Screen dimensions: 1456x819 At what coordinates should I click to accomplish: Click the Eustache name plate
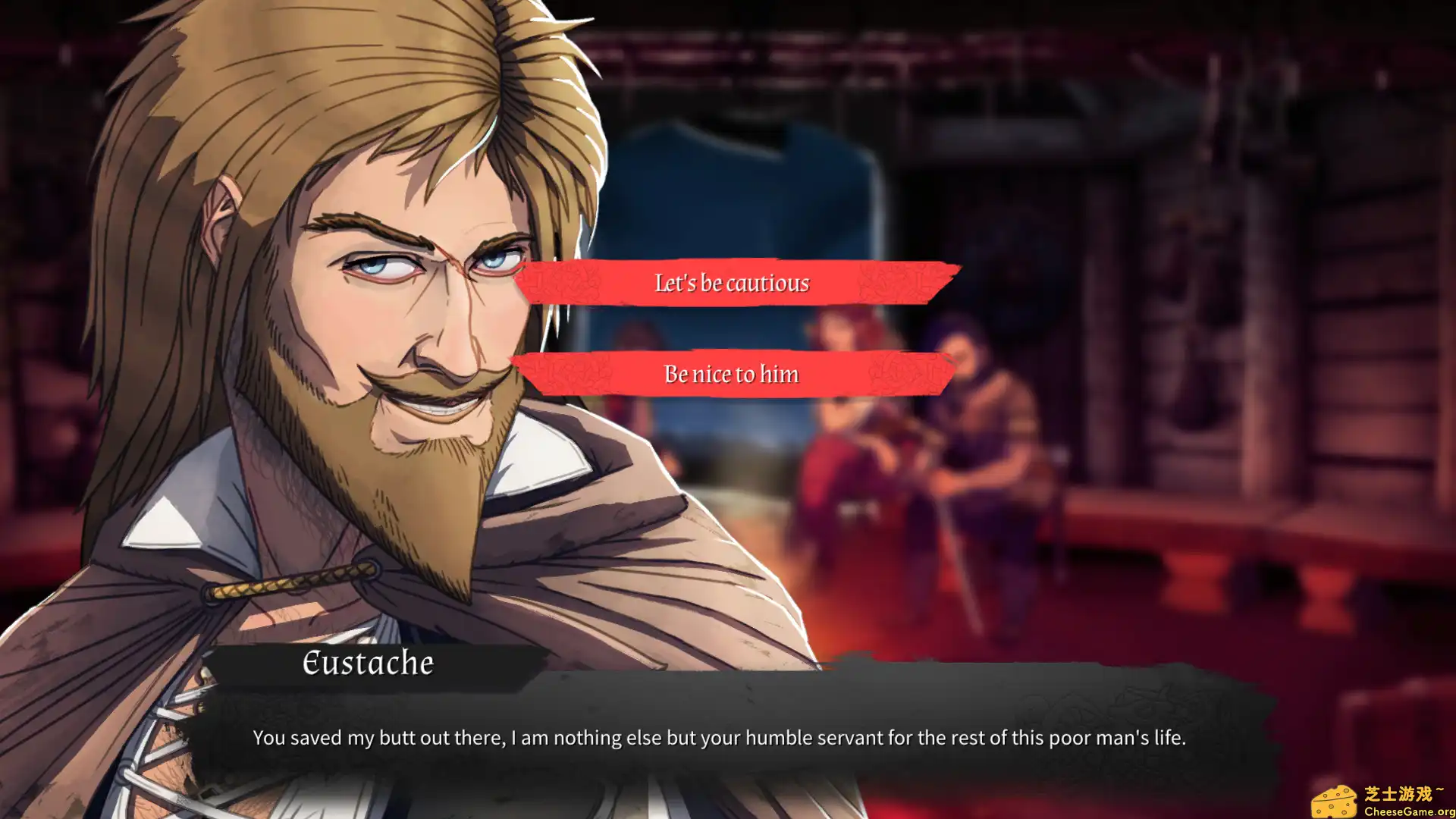(x=368, y=663)
